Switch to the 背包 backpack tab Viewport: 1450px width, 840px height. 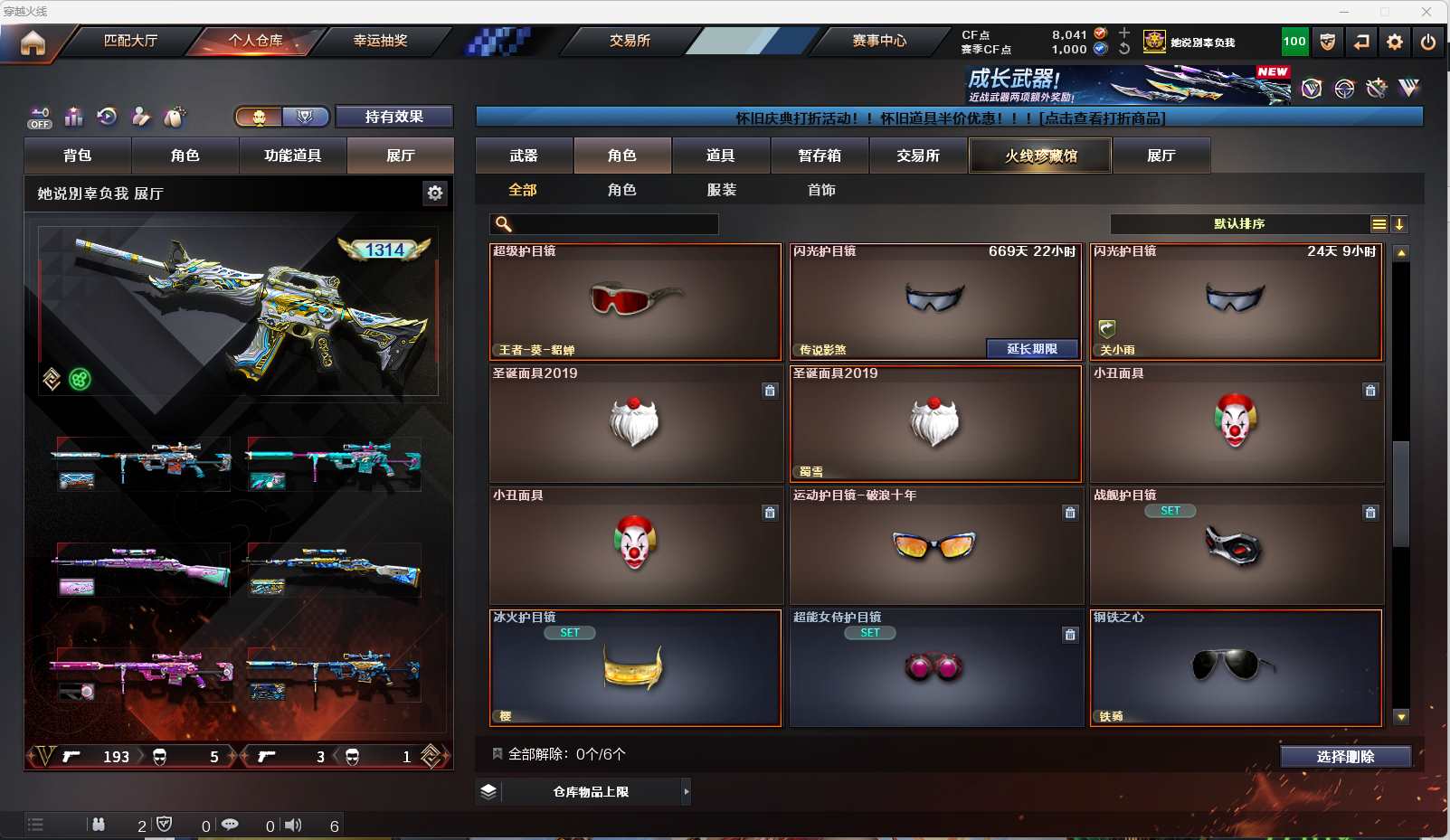point(78,156)
